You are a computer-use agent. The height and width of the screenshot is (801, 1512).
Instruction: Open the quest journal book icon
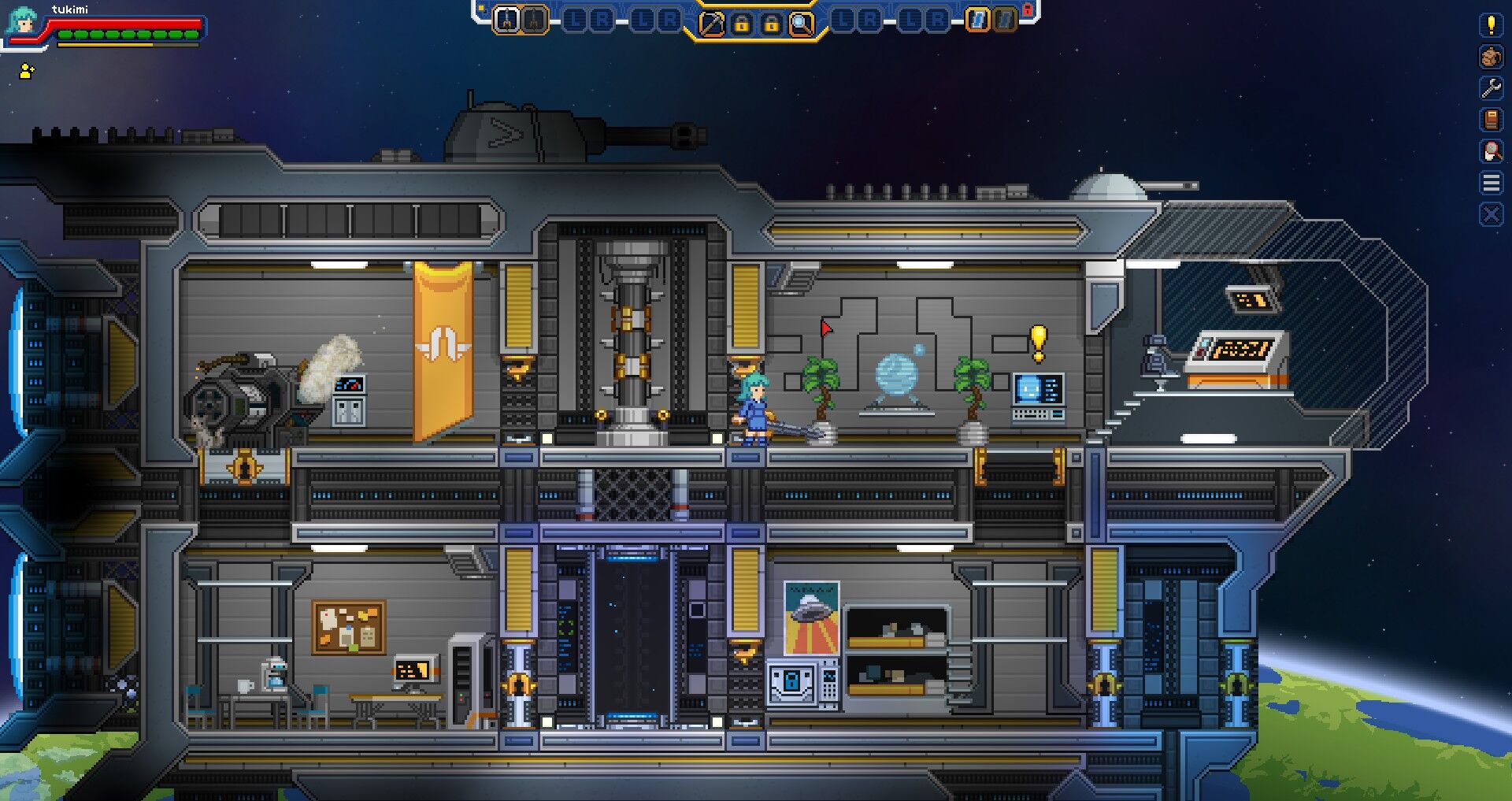1491,119
